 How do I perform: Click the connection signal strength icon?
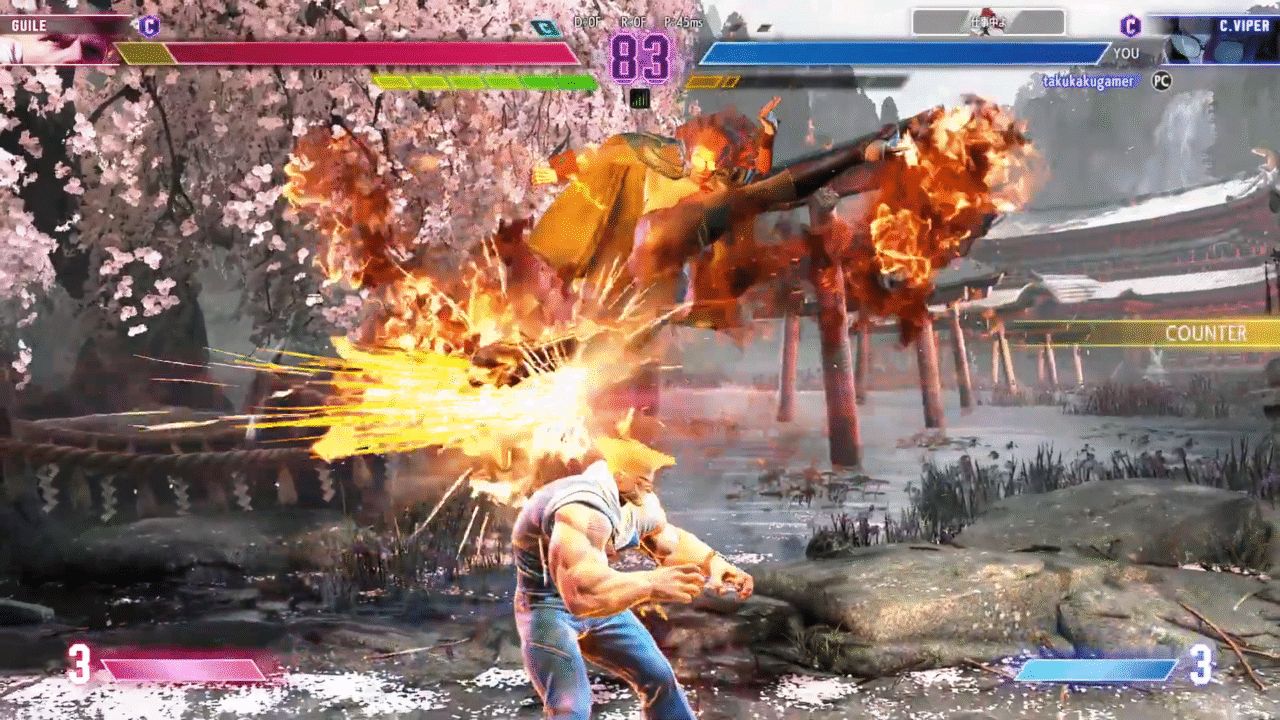click(640, 98)
